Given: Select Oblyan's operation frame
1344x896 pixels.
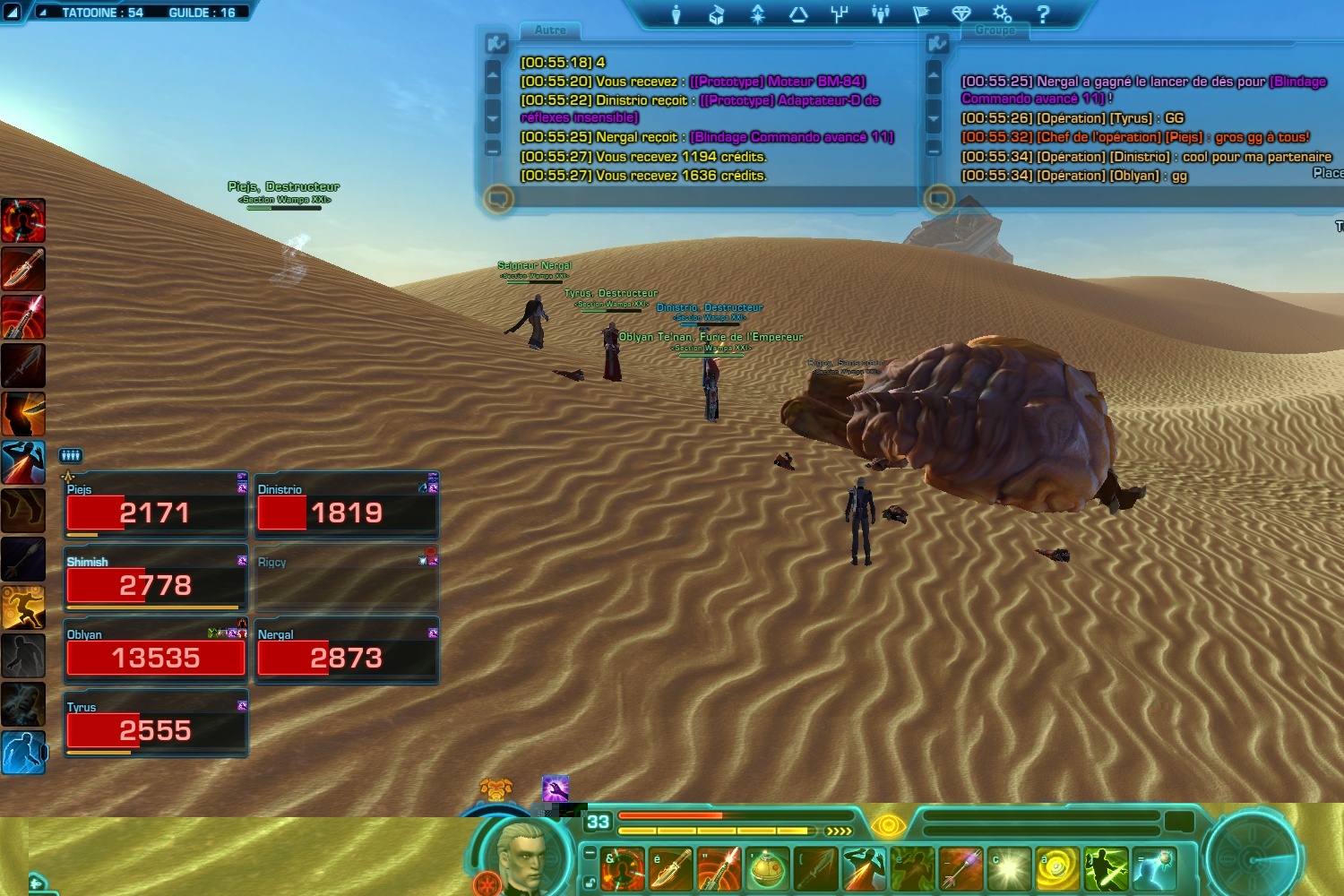Looking at the screenshot, I should 155,651.
